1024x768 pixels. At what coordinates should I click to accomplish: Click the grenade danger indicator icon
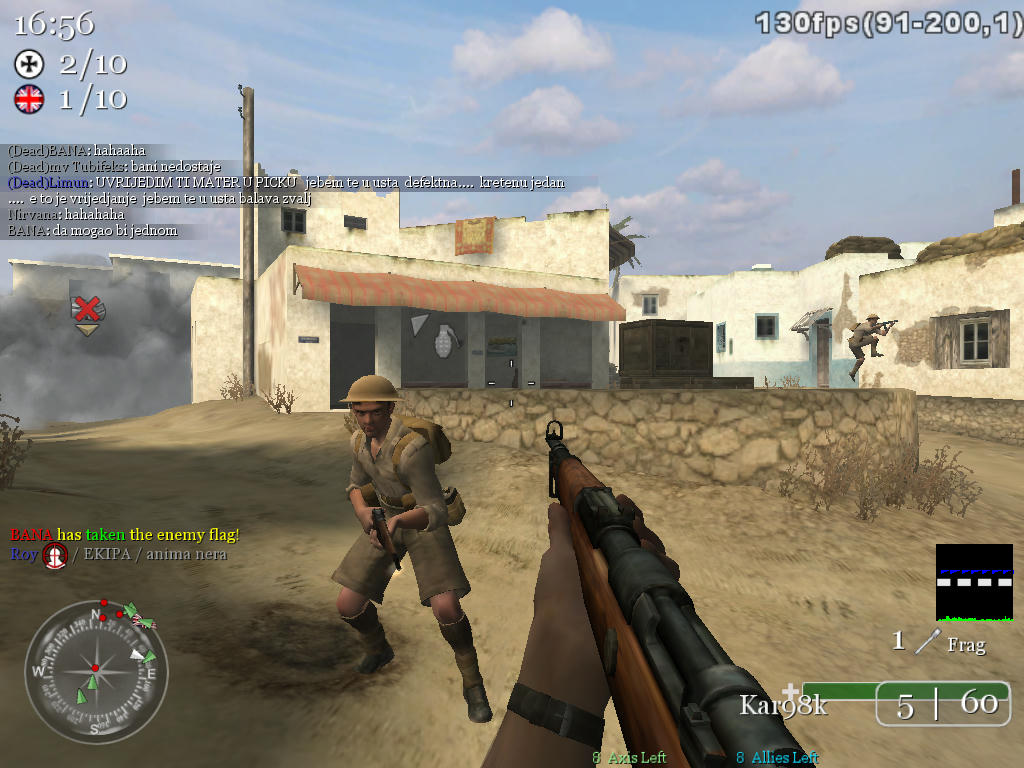coord(442,340)
